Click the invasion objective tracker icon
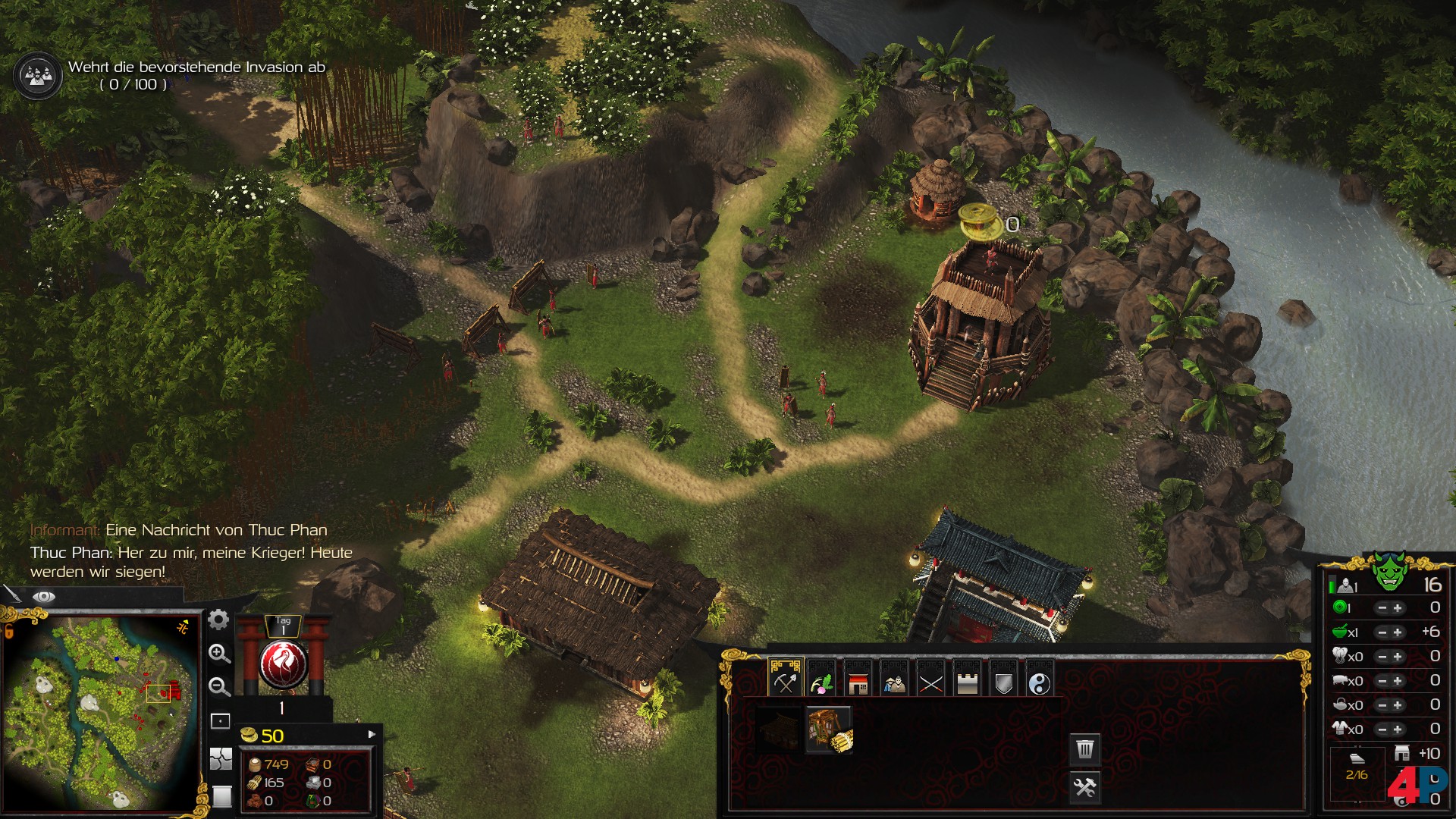Image resolution: width=1456 pixels, height=819 pixels. coord(37,75)
